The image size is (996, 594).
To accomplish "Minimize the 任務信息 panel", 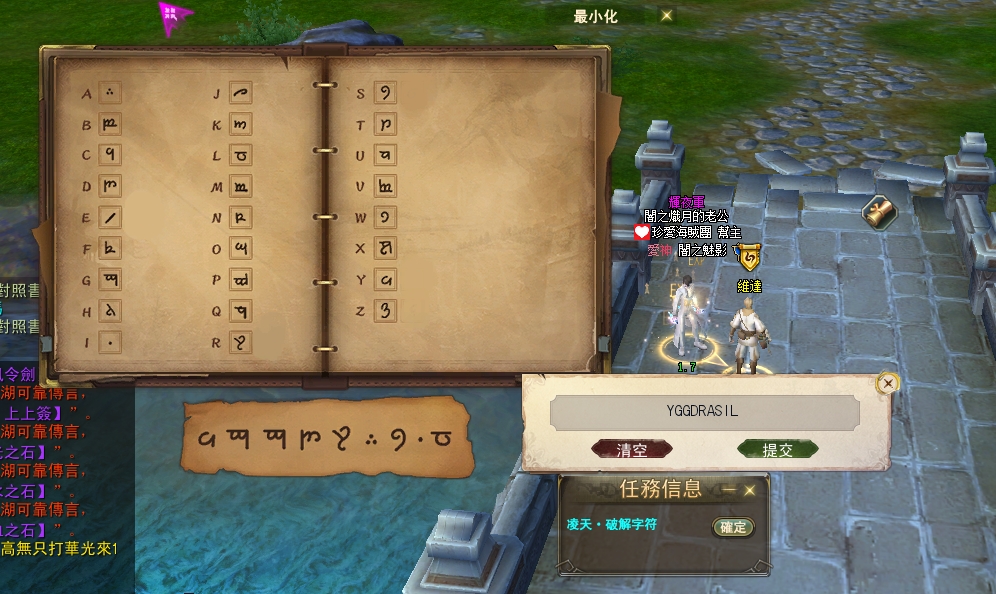I will pos(729,490).
